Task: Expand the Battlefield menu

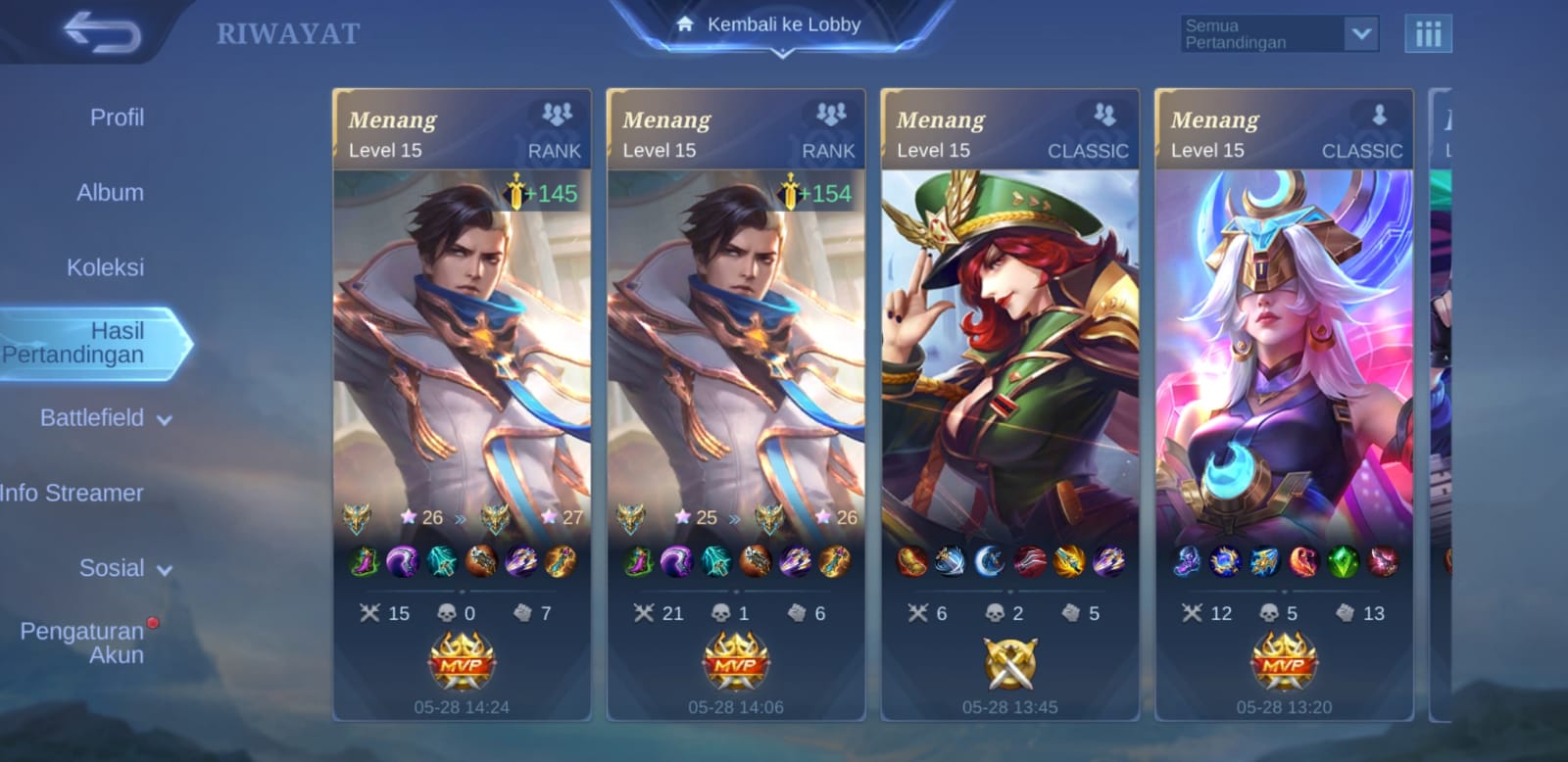Action: point(105,418)
